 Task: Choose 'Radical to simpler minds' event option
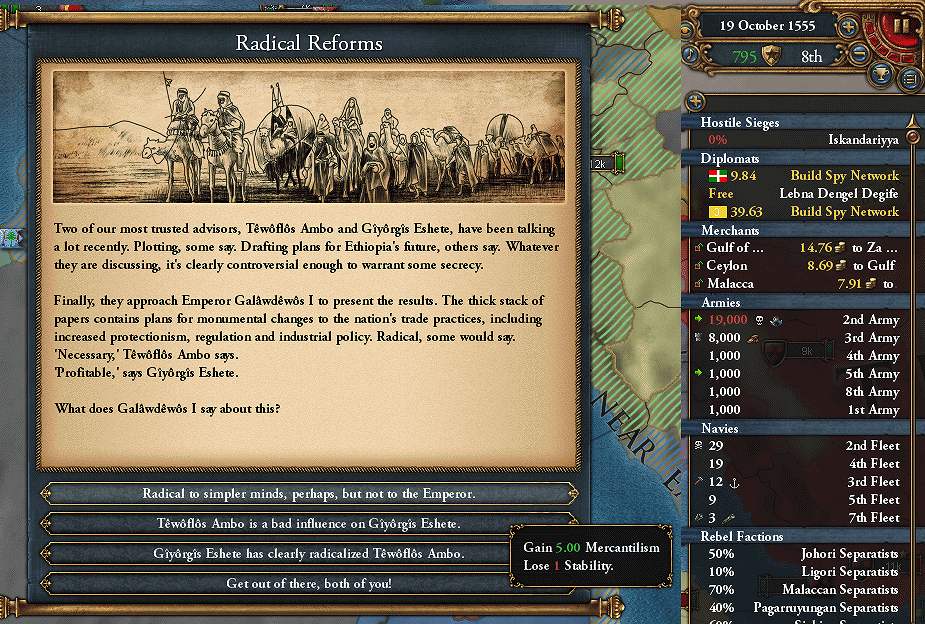[x=308, y=494]
